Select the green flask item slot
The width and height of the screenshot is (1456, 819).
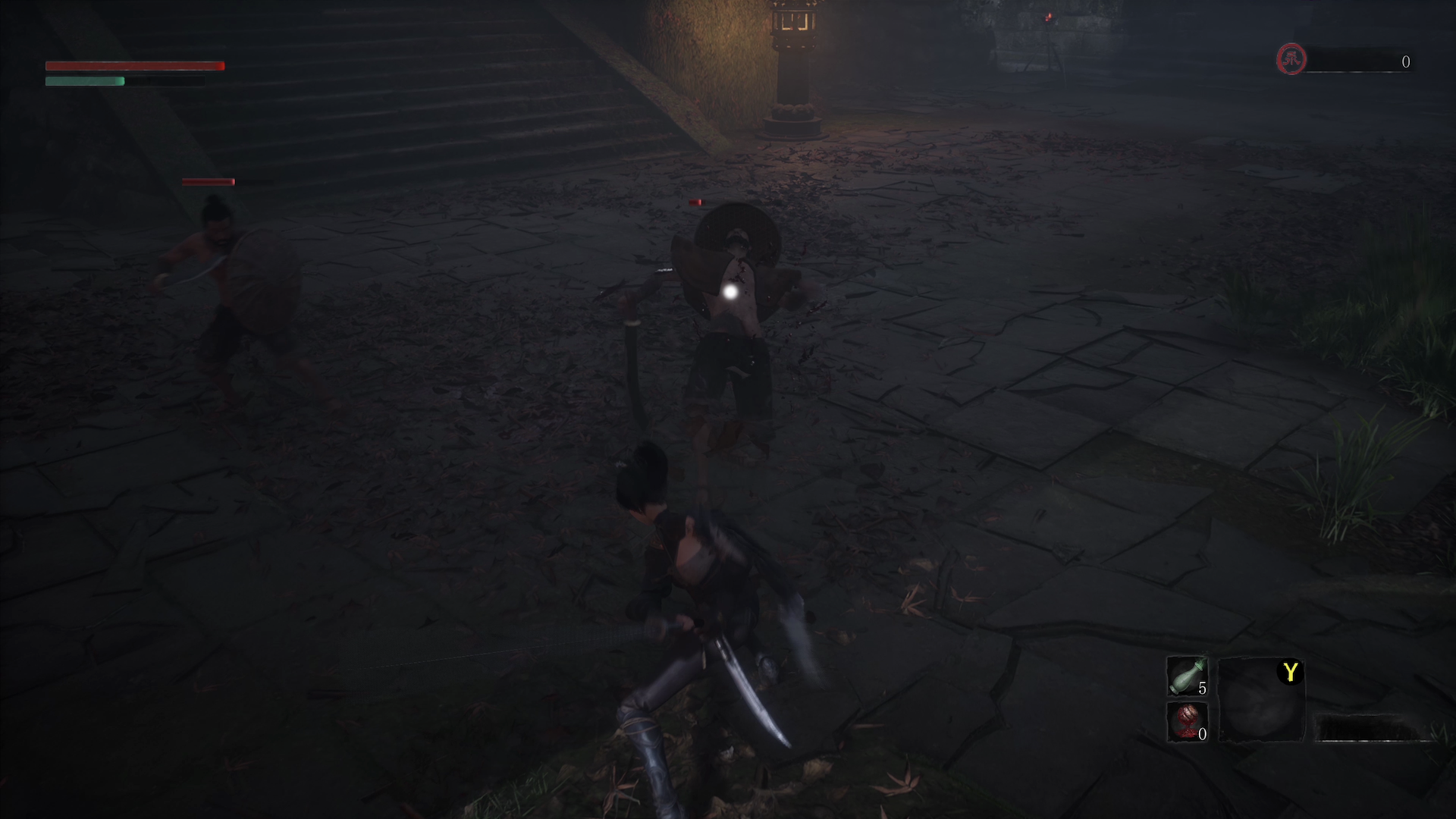pos(1186,676)
